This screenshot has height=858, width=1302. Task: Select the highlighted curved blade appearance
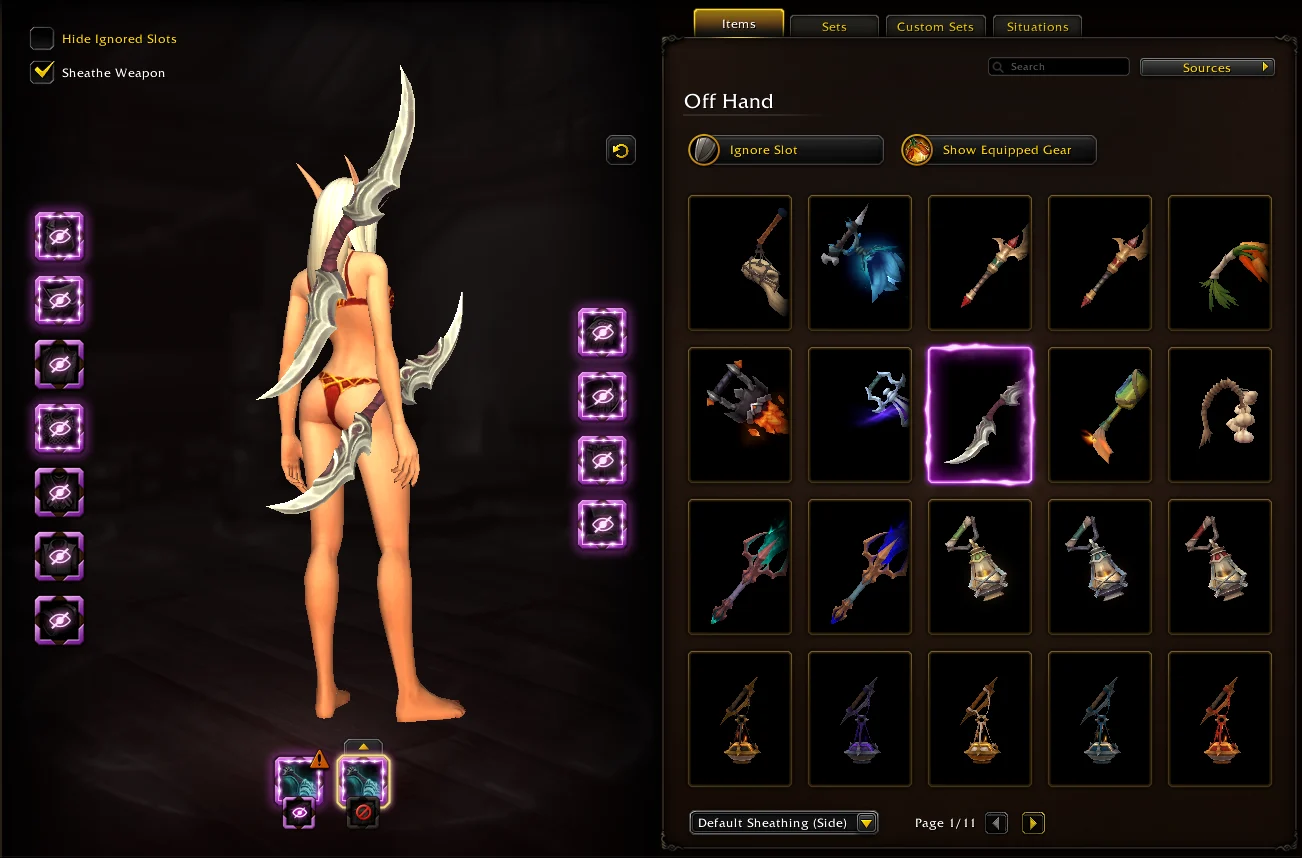click(980, 415)
